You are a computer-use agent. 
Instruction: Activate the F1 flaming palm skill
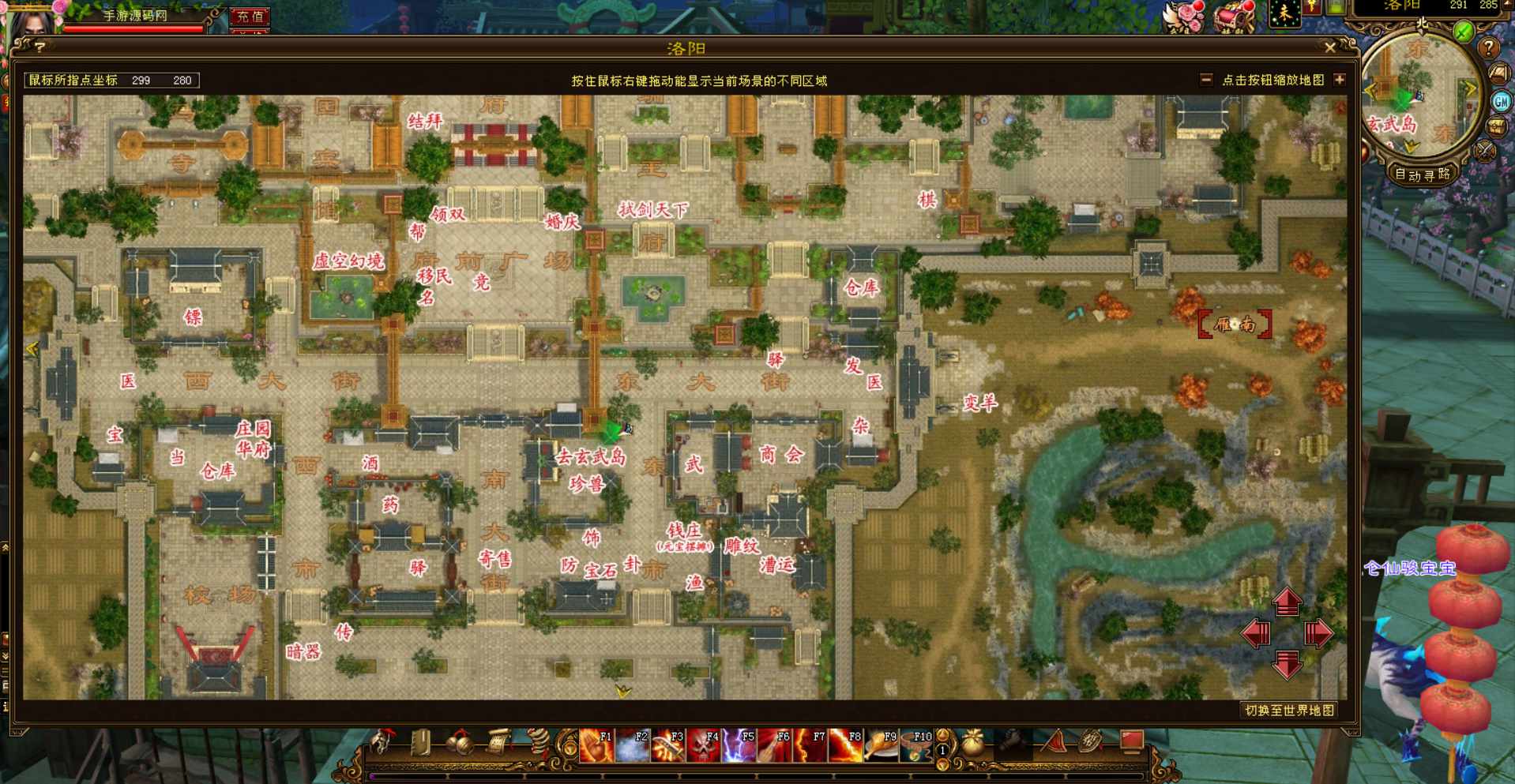click(596, 745)
